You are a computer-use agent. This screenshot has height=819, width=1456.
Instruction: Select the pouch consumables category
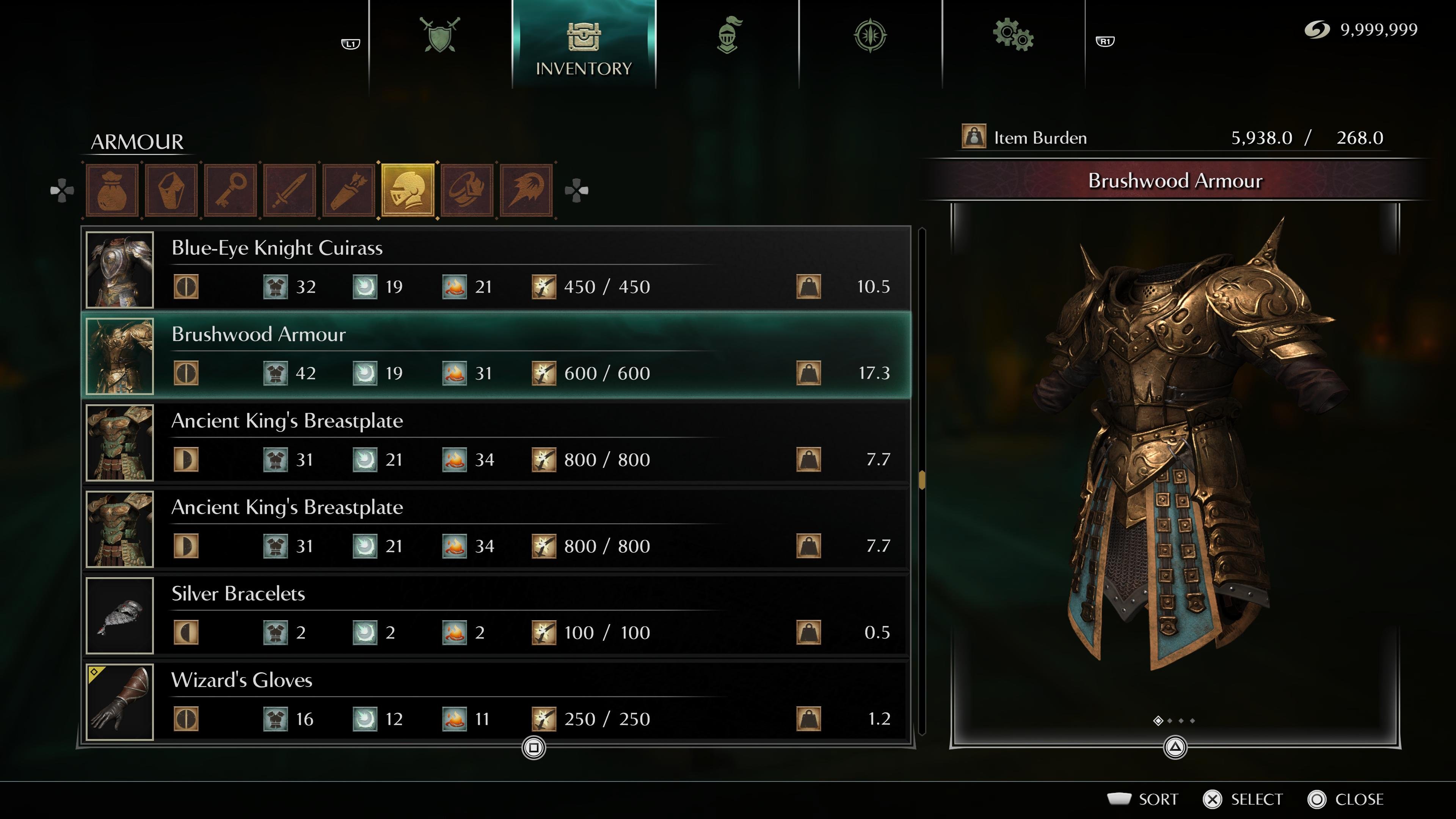112,190
